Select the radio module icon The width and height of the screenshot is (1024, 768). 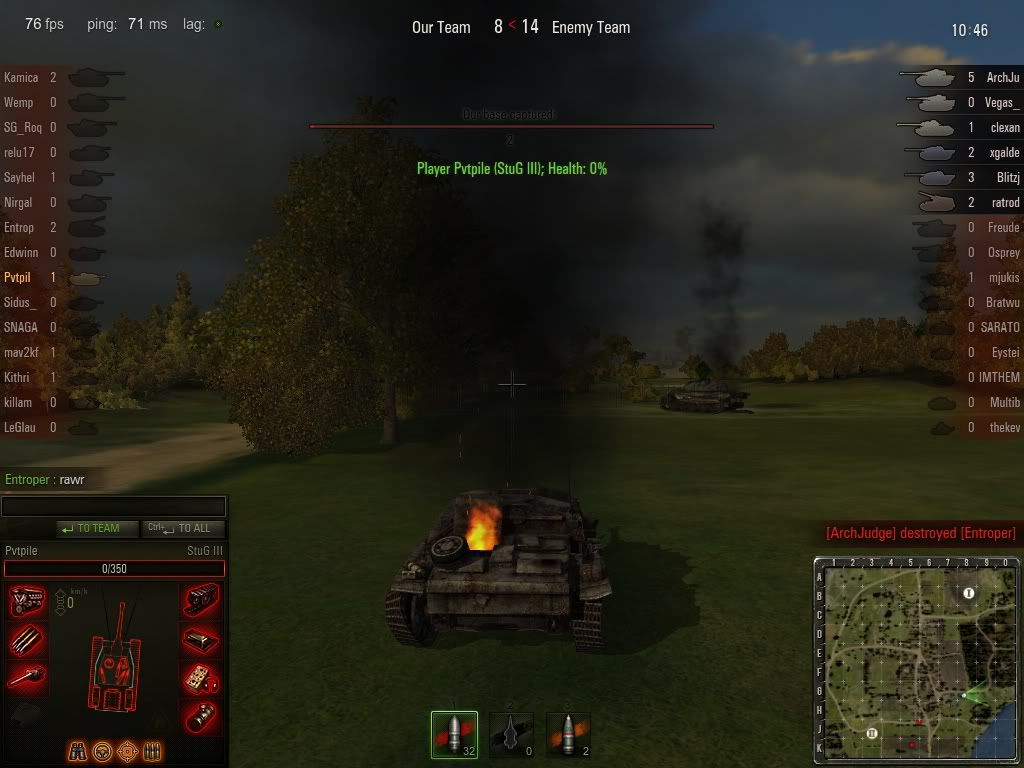tap(202, 677)
